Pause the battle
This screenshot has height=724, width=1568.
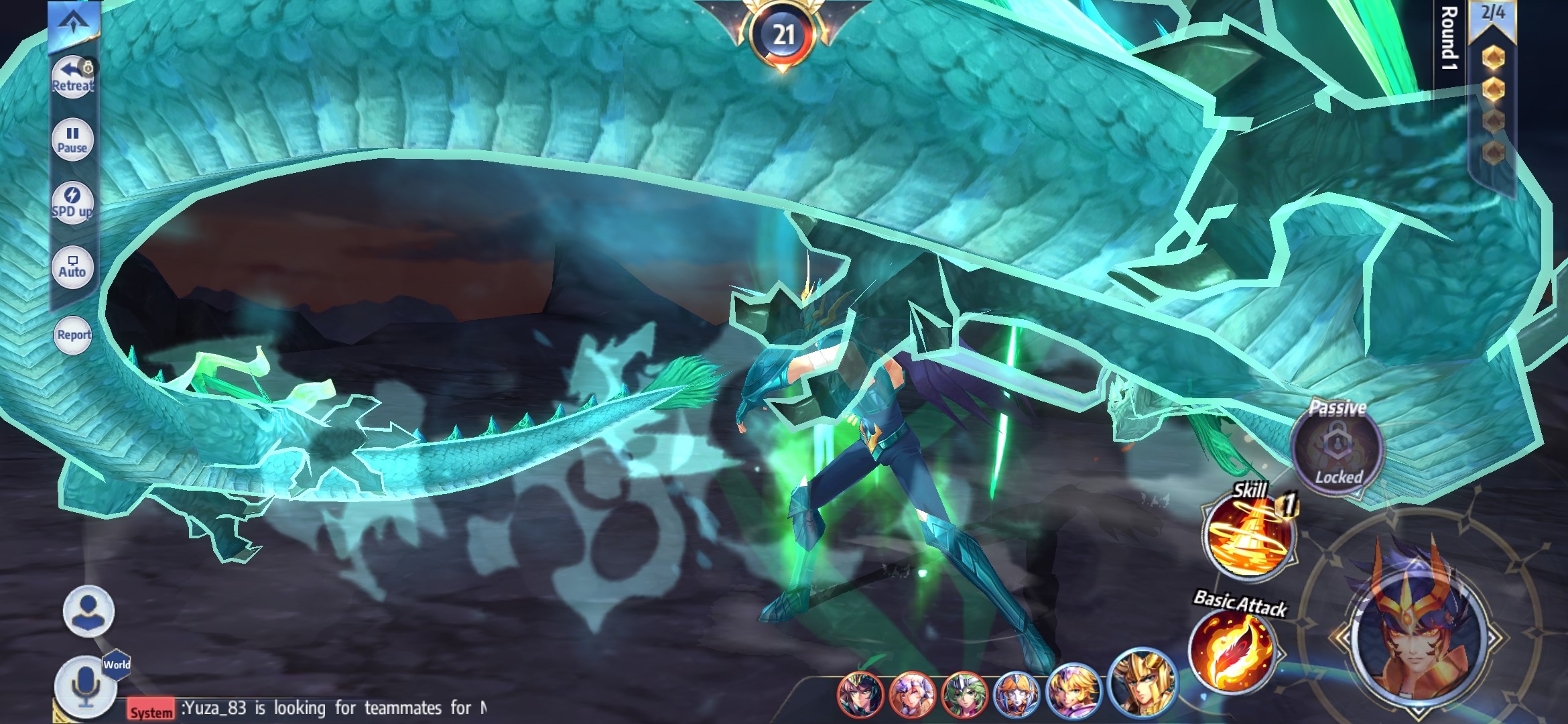[72, 139]
